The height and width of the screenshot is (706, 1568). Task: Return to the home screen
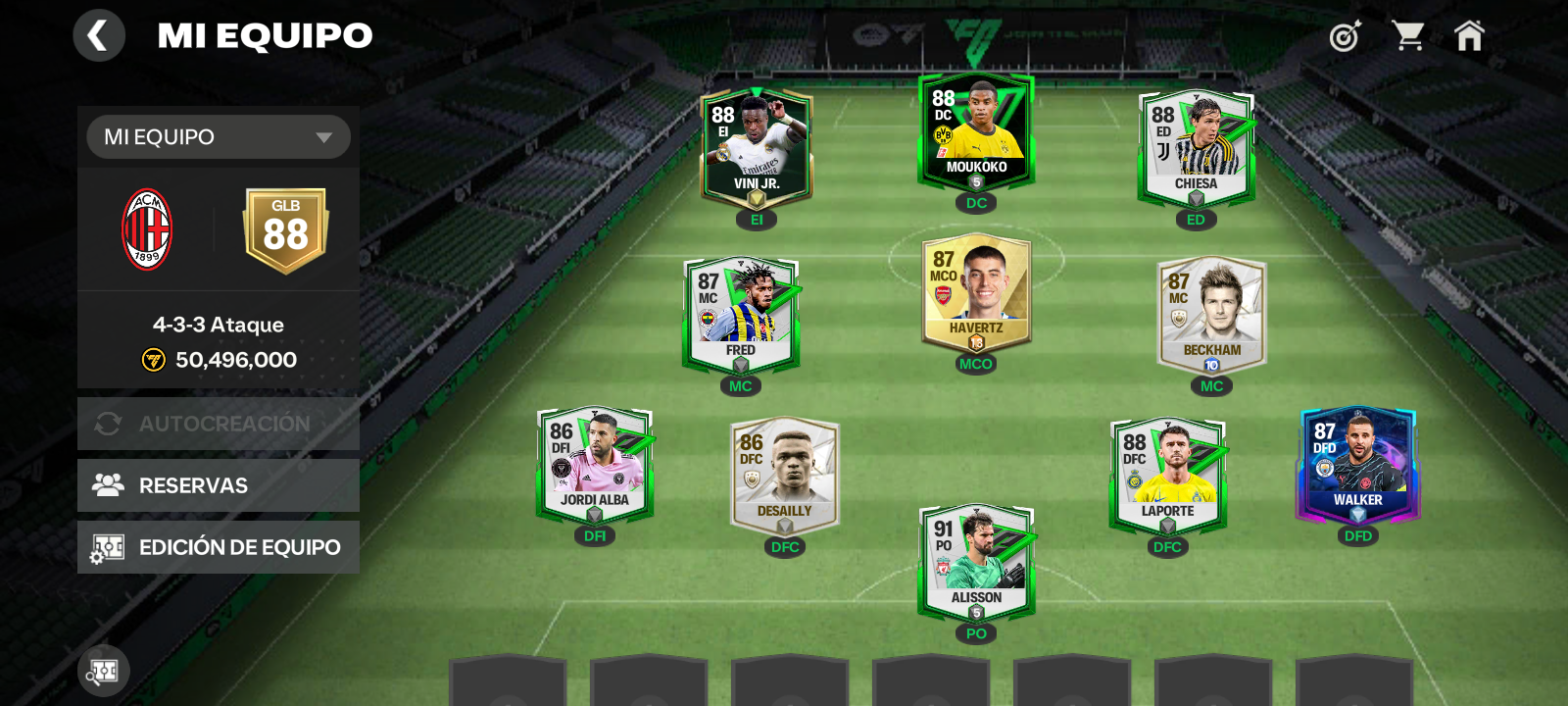point(1469,36)
